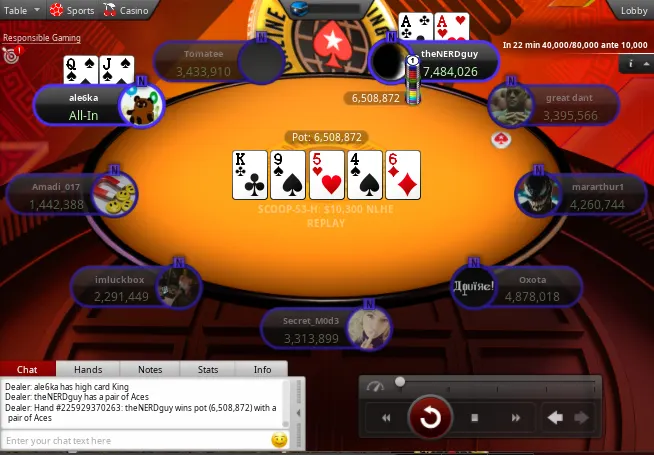The width and height of the screenshot is (654, 455).
Task: Click the red target icon with notification badge
Action: [x=12, y=57]
